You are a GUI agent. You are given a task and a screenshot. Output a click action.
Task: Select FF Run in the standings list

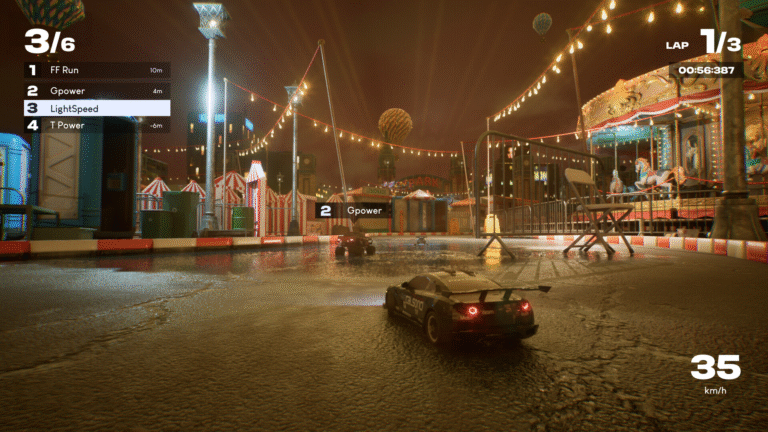(x=97, y=70)
